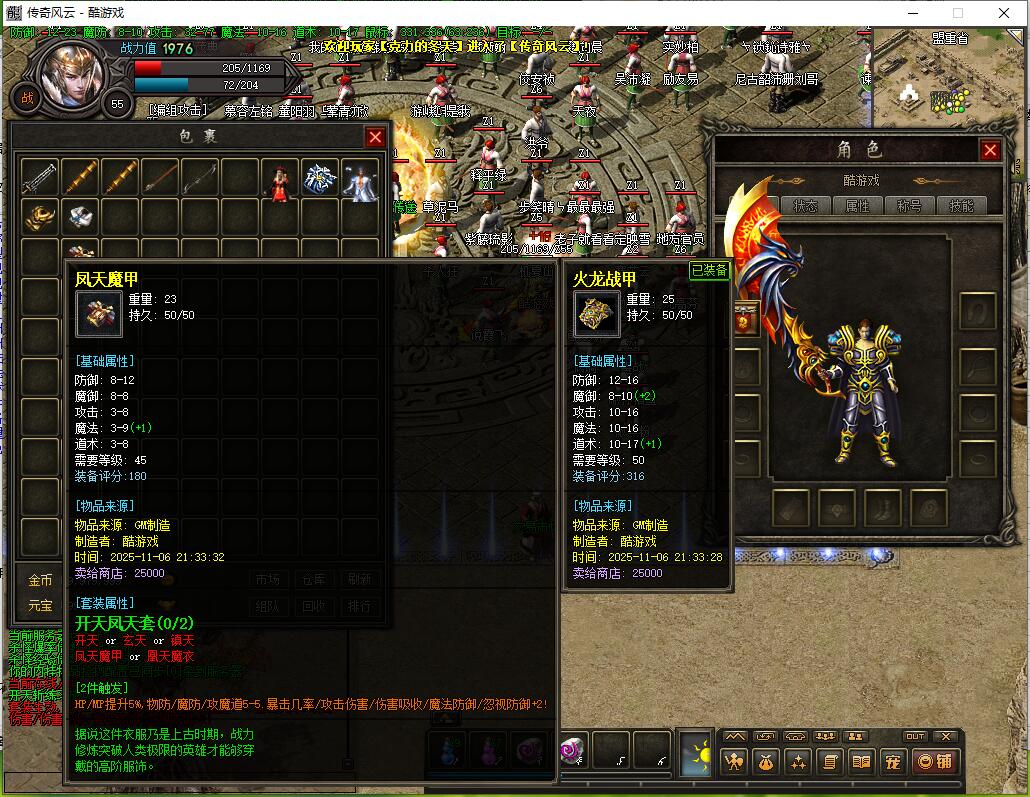This screenshot has width=1030, height=797.
Task: Click the open book icon button
Action: coord(861,762)
